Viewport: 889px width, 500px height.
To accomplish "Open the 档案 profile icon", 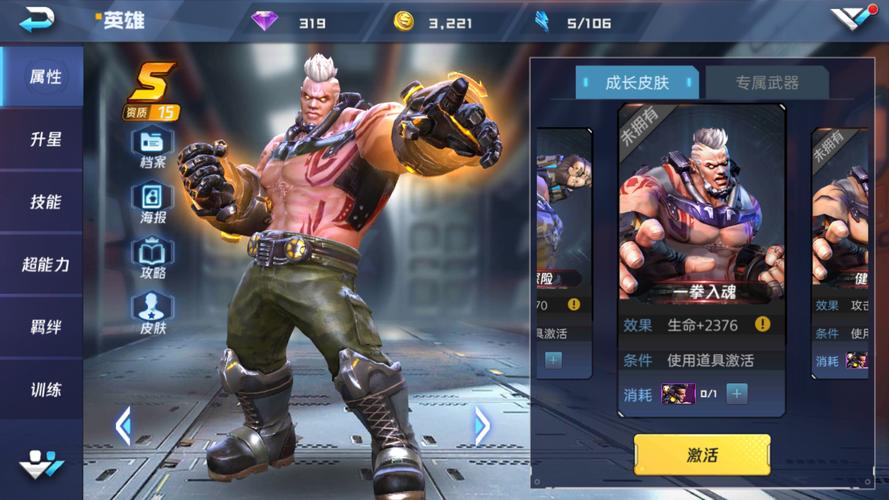I will pyautogui.click(x=153, y=146).
